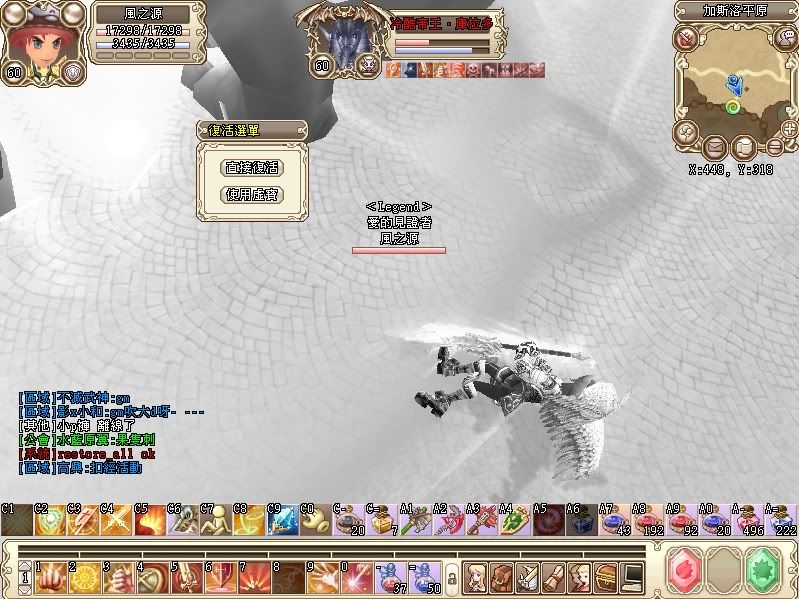Open the backpack inventory icon

point(502,575)
